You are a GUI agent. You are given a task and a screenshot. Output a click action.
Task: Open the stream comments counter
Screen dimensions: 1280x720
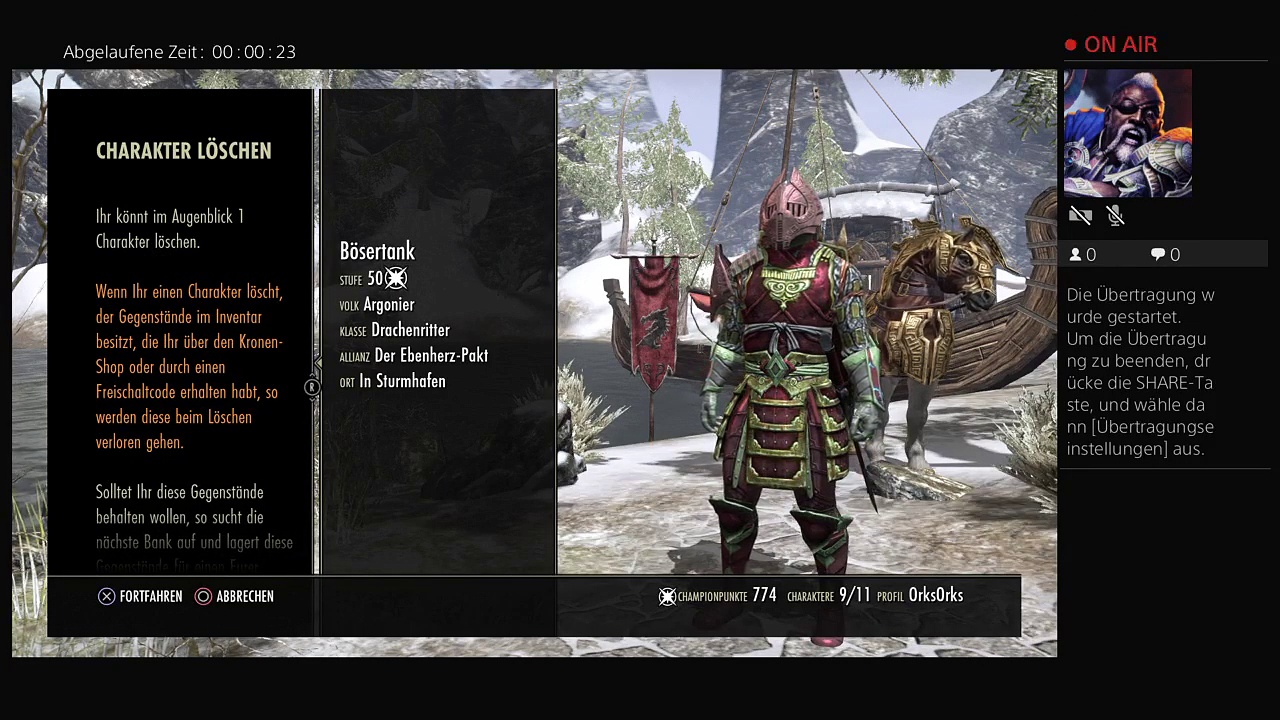click(1165, 255)
